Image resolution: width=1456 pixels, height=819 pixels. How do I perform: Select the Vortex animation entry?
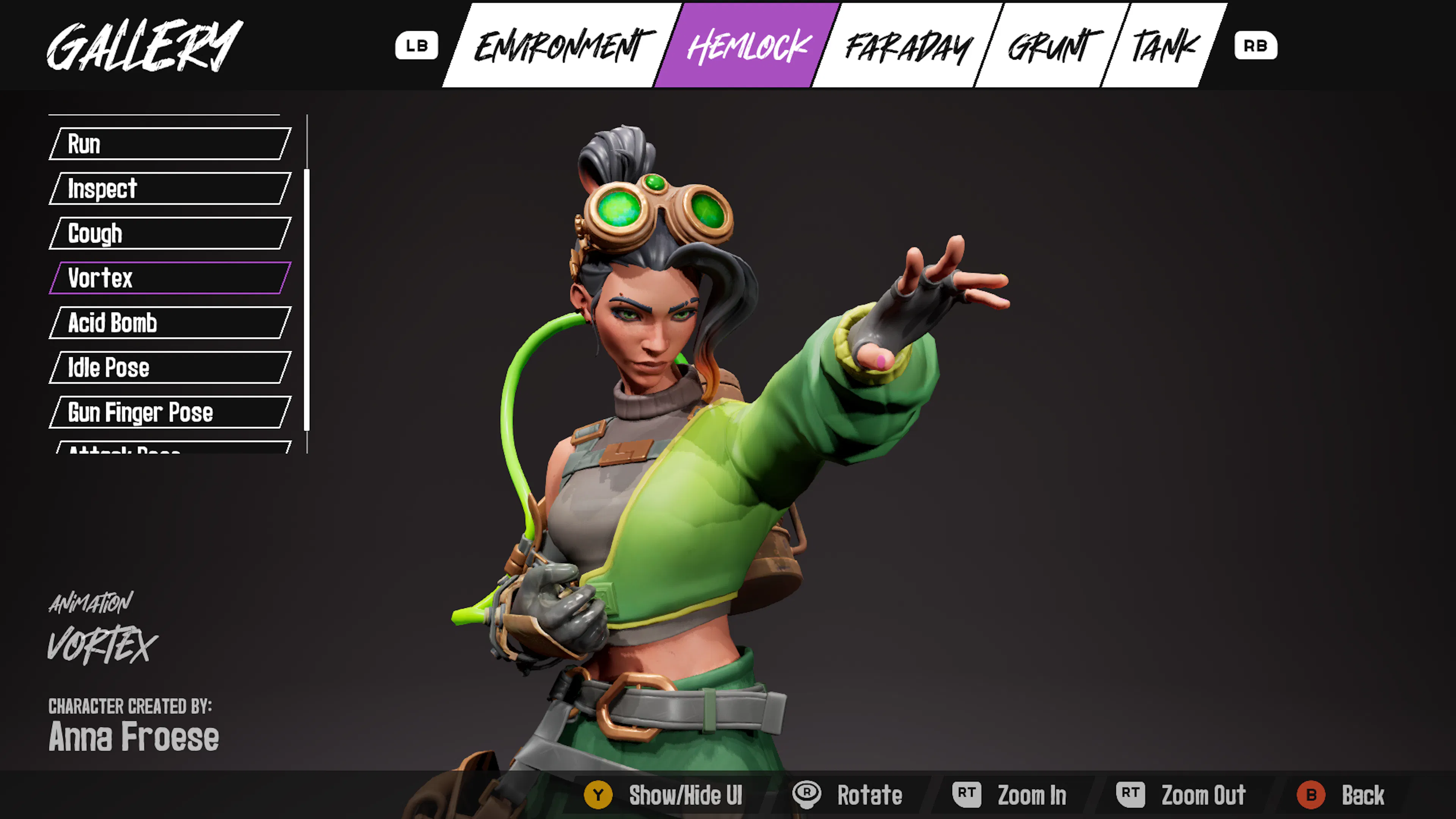coord(169,278)
